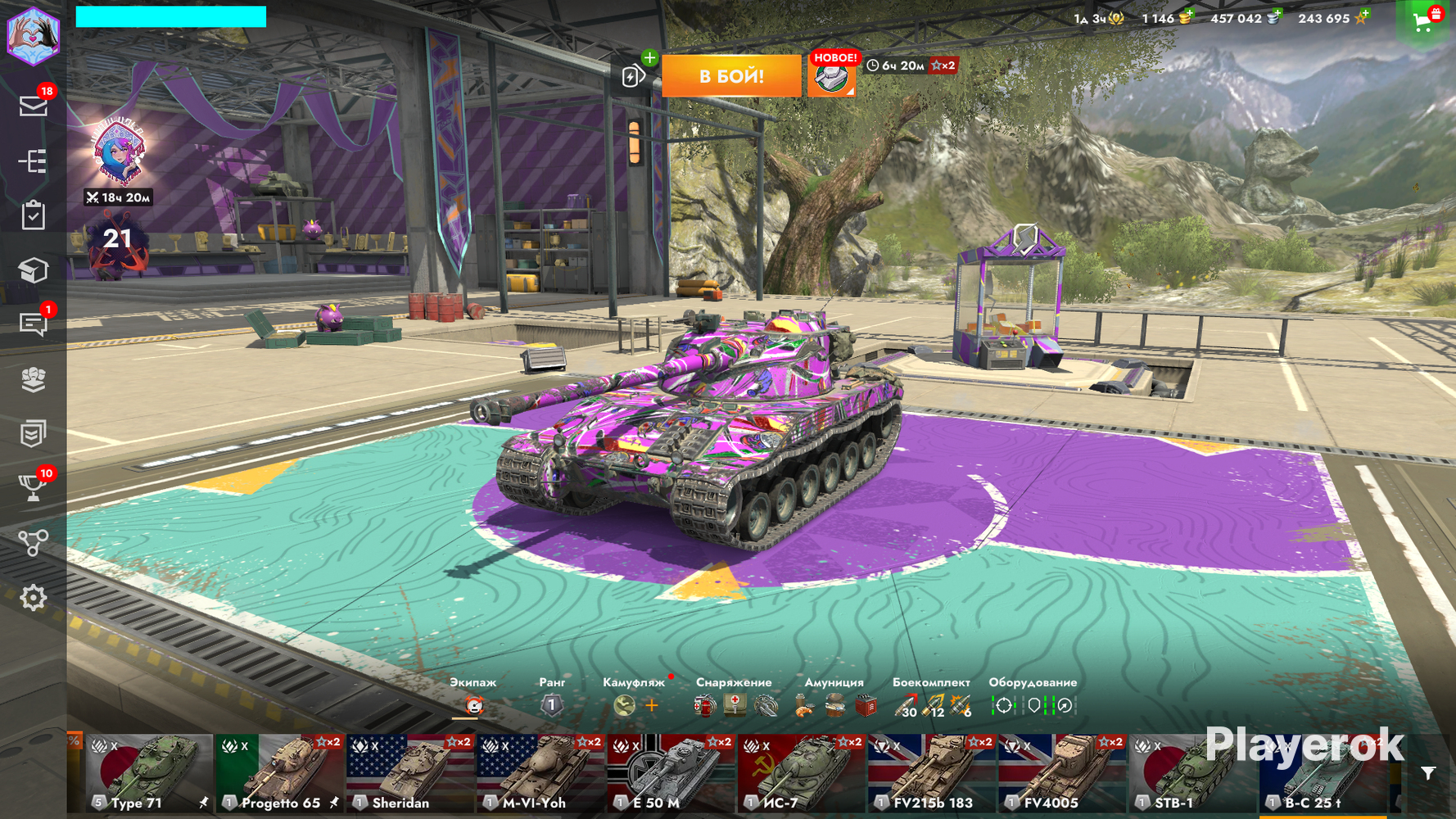The height and width of the screenshot is (819, 1456).
Task: Open the НОВОЕ! game mode selector
Action: pos(832,78)
